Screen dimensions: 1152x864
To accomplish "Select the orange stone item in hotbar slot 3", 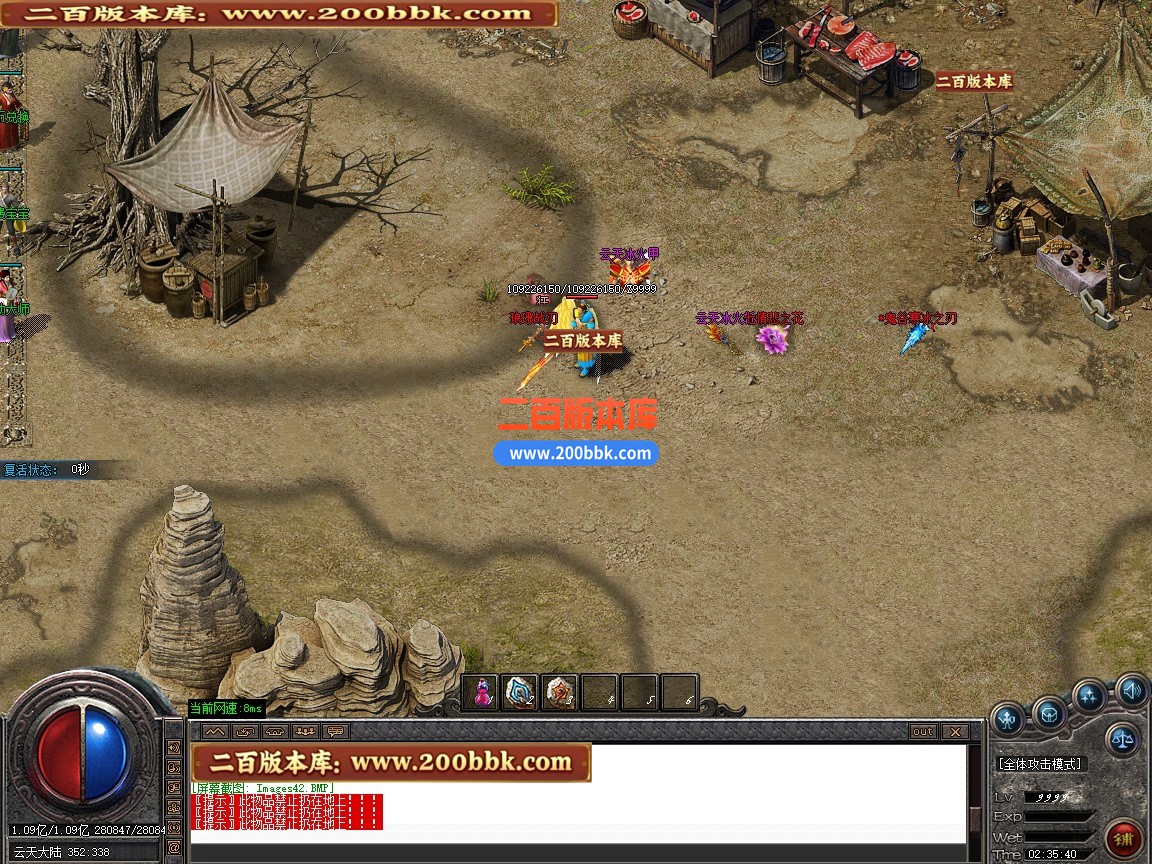I will [x=560, y=692].
